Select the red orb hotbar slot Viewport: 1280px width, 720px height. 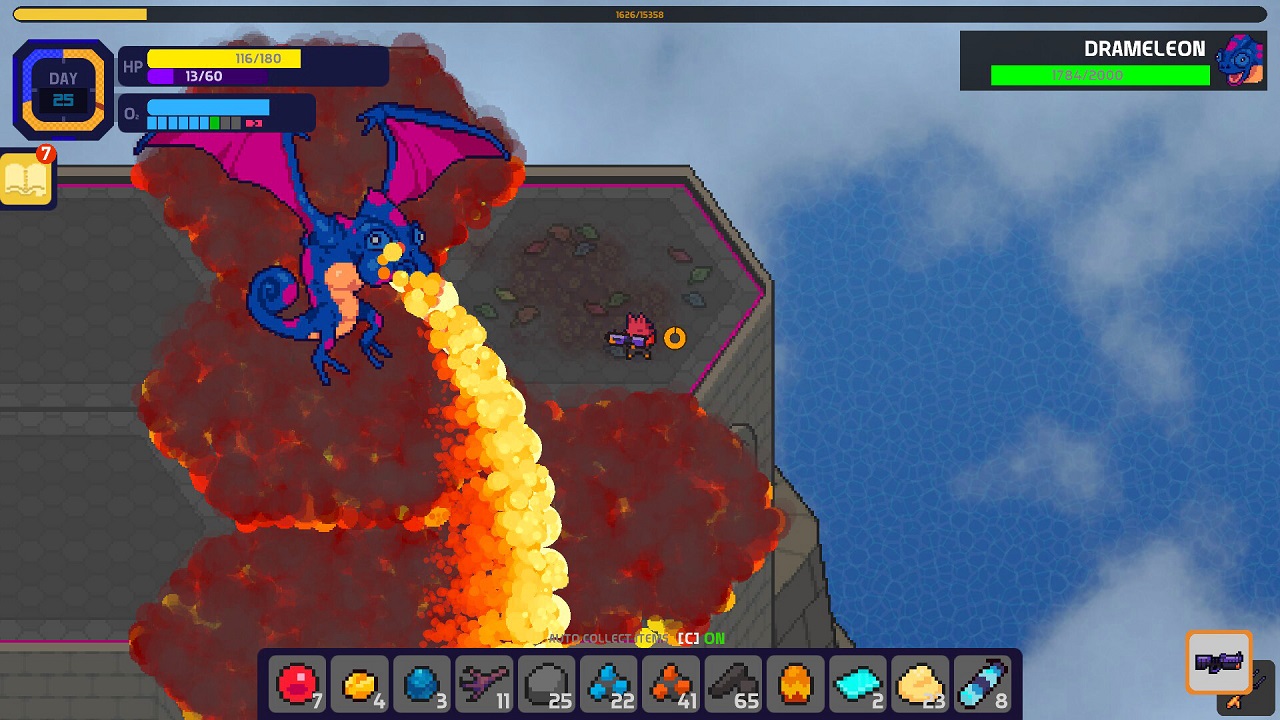(297, 685)
